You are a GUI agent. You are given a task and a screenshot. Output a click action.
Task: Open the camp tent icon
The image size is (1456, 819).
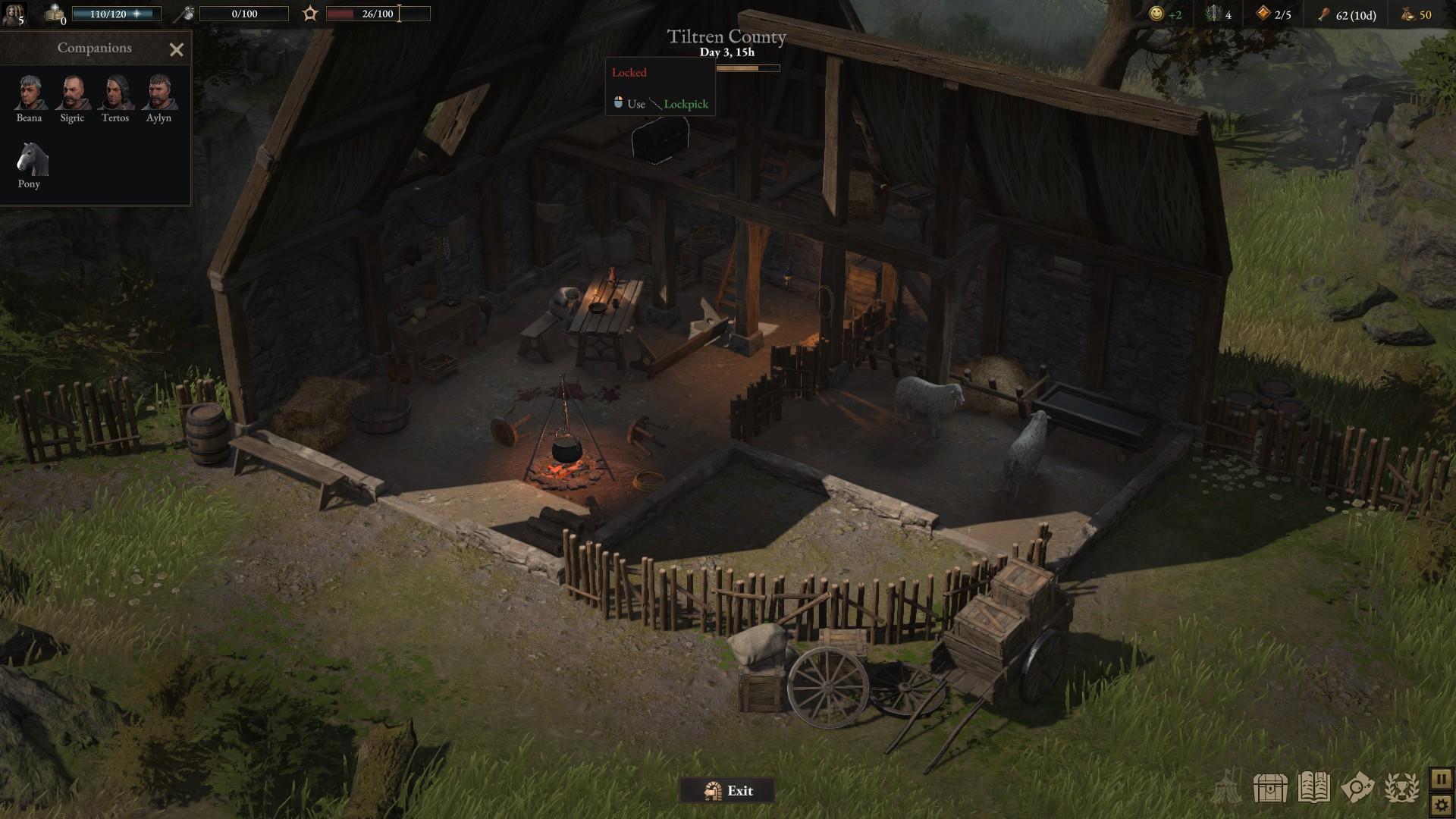click(x=1226, y=789)
